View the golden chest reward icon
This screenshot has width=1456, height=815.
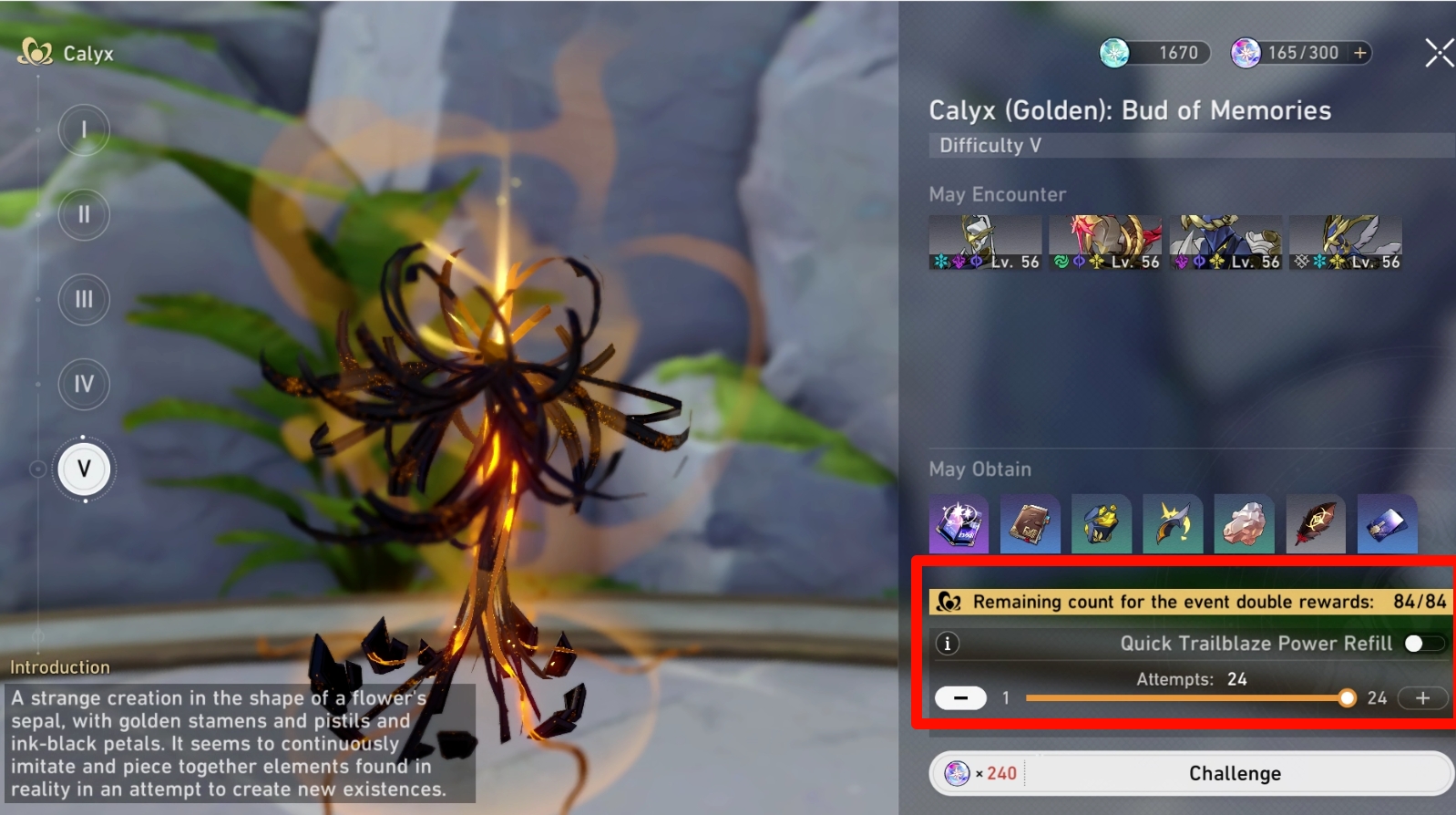tap(1101, 524)
